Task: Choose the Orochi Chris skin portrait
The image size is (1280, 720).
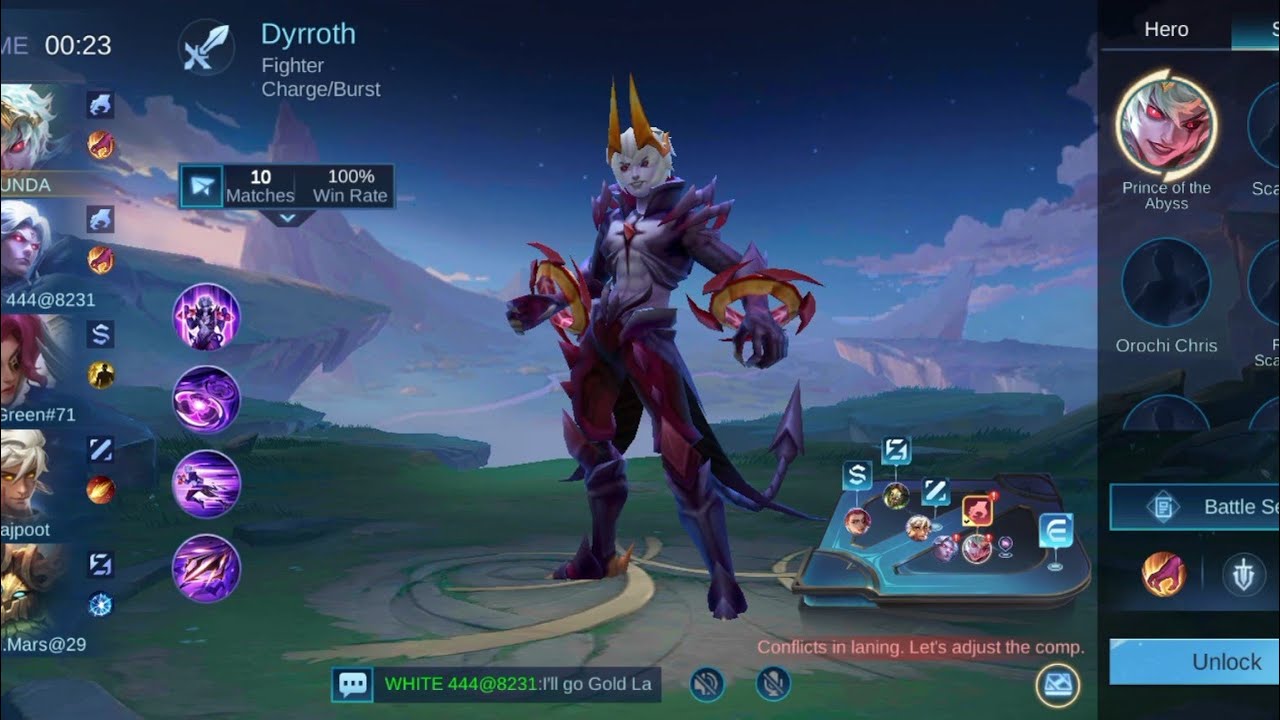Action: pos(1166,283)
